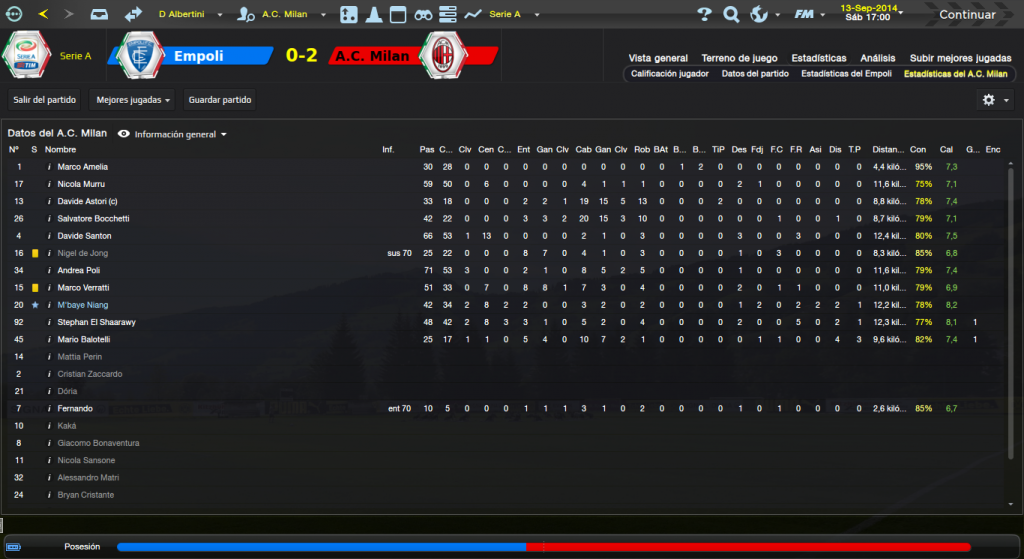Open the Mejores jugadas dropdown
This screenshot has height=559, width=1024.
coord(132,99)
